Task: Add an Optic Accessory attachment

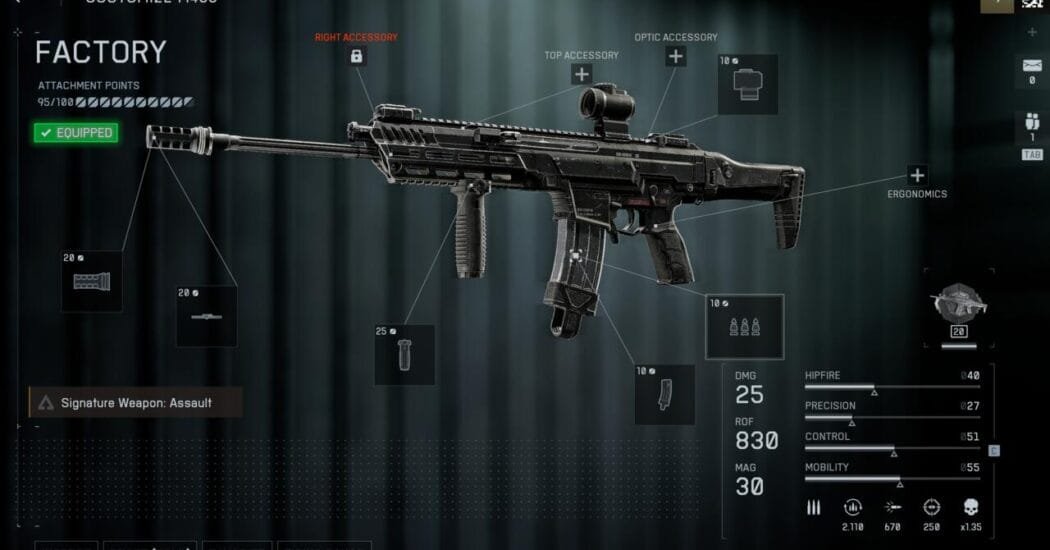Action: [676, 56]
